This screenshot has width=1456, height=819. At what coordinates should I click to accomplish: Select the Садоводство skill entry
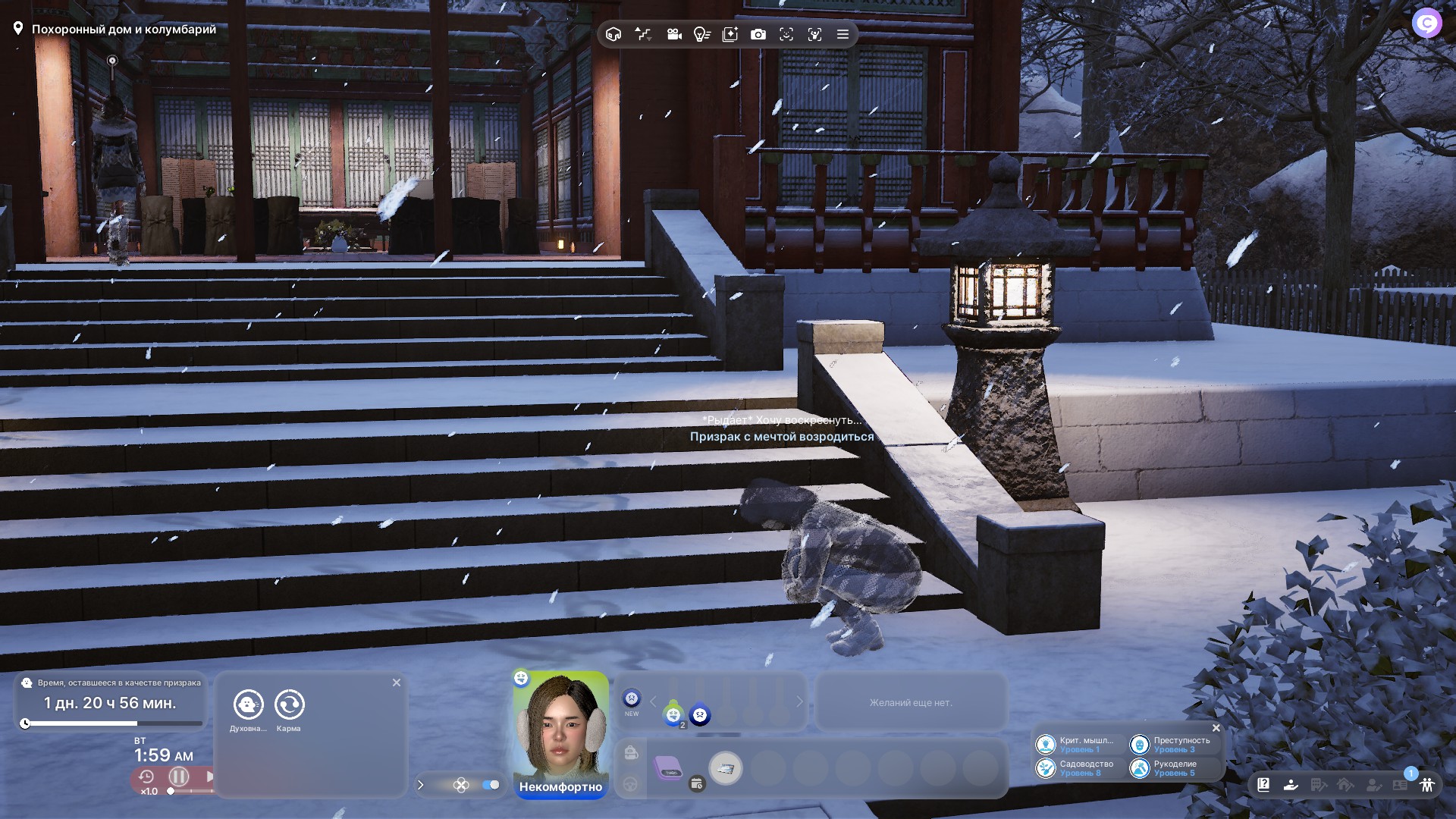pyautogui.click(x=1078, y=768)
